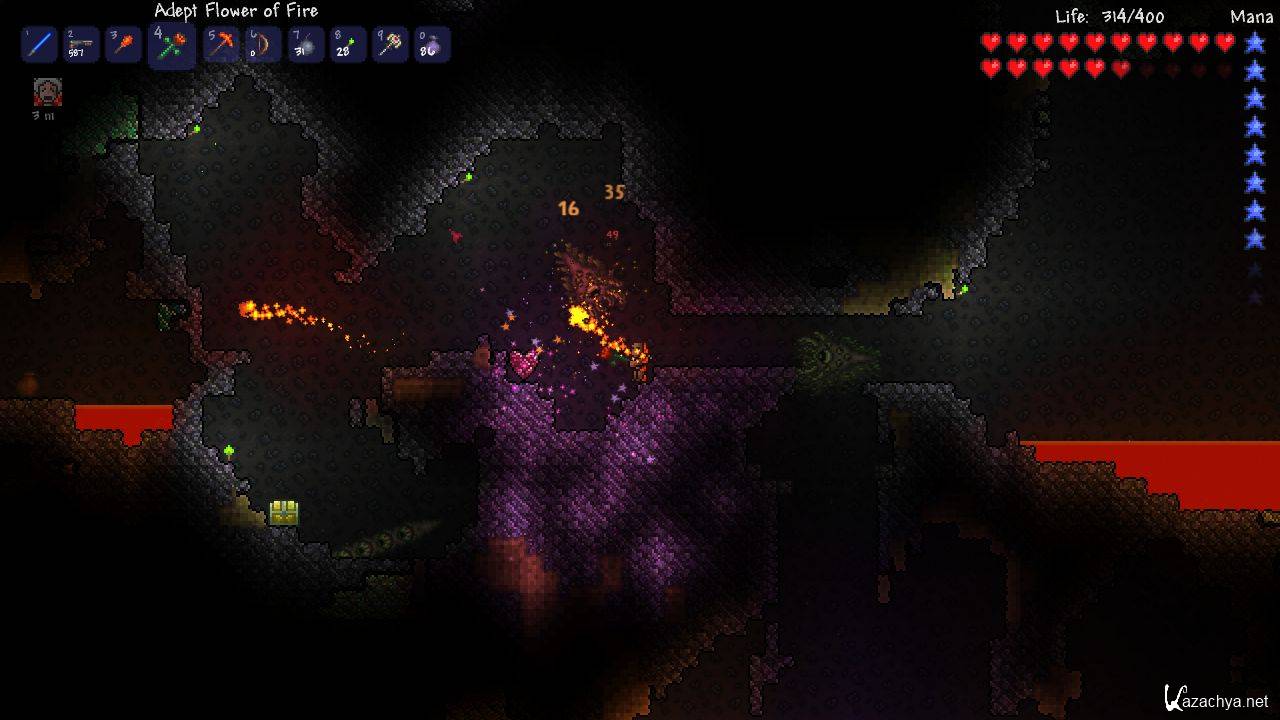Screen dimensions: 1280x720
Task: Select the green glowstick stack slot
Action: (x=348, y=45)
